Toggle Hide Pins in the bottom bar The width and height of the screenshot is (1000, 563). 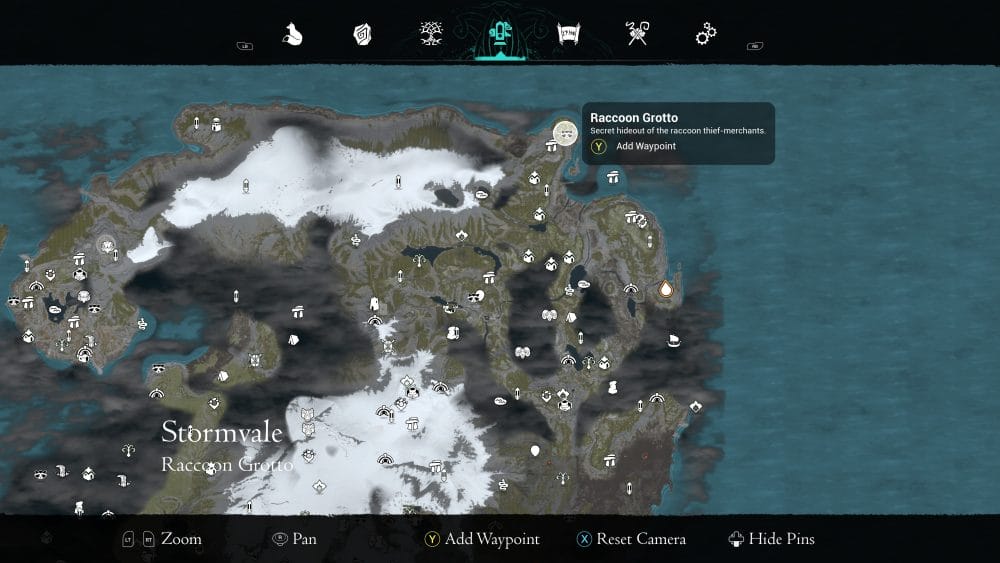(772, 539)
